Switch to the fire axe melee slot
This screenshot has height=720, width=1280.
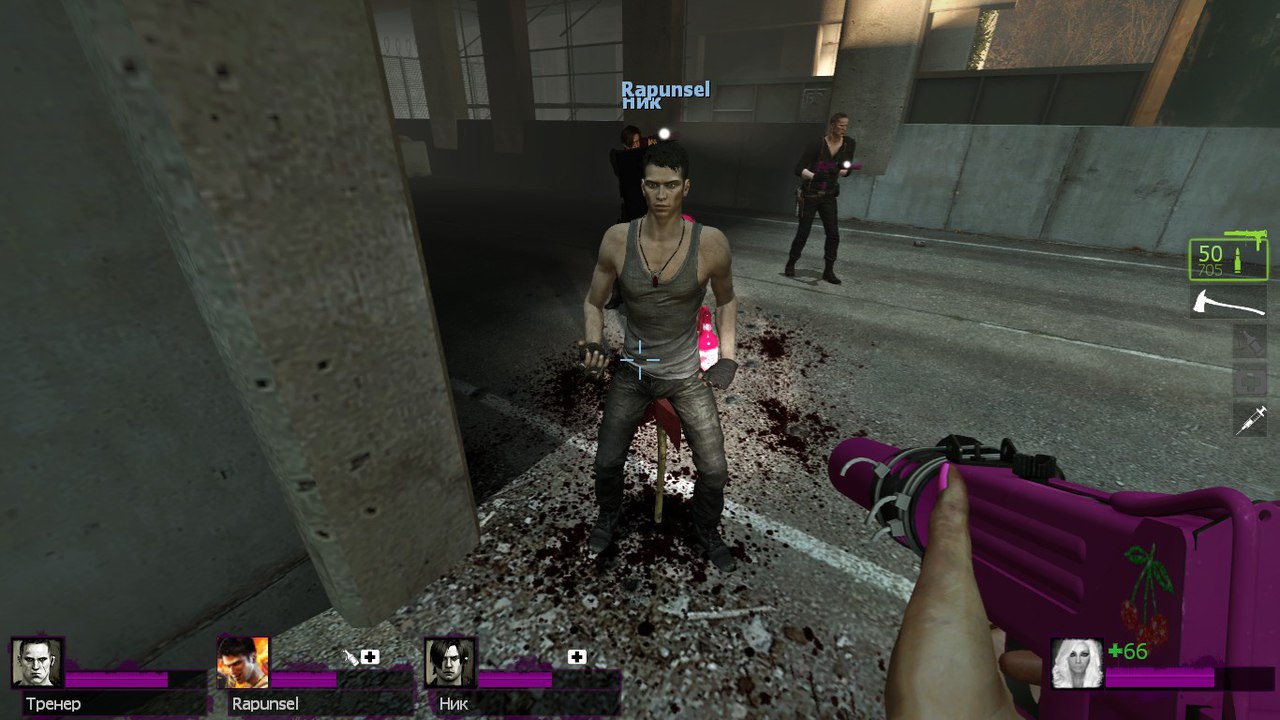tap(1228, 300)
